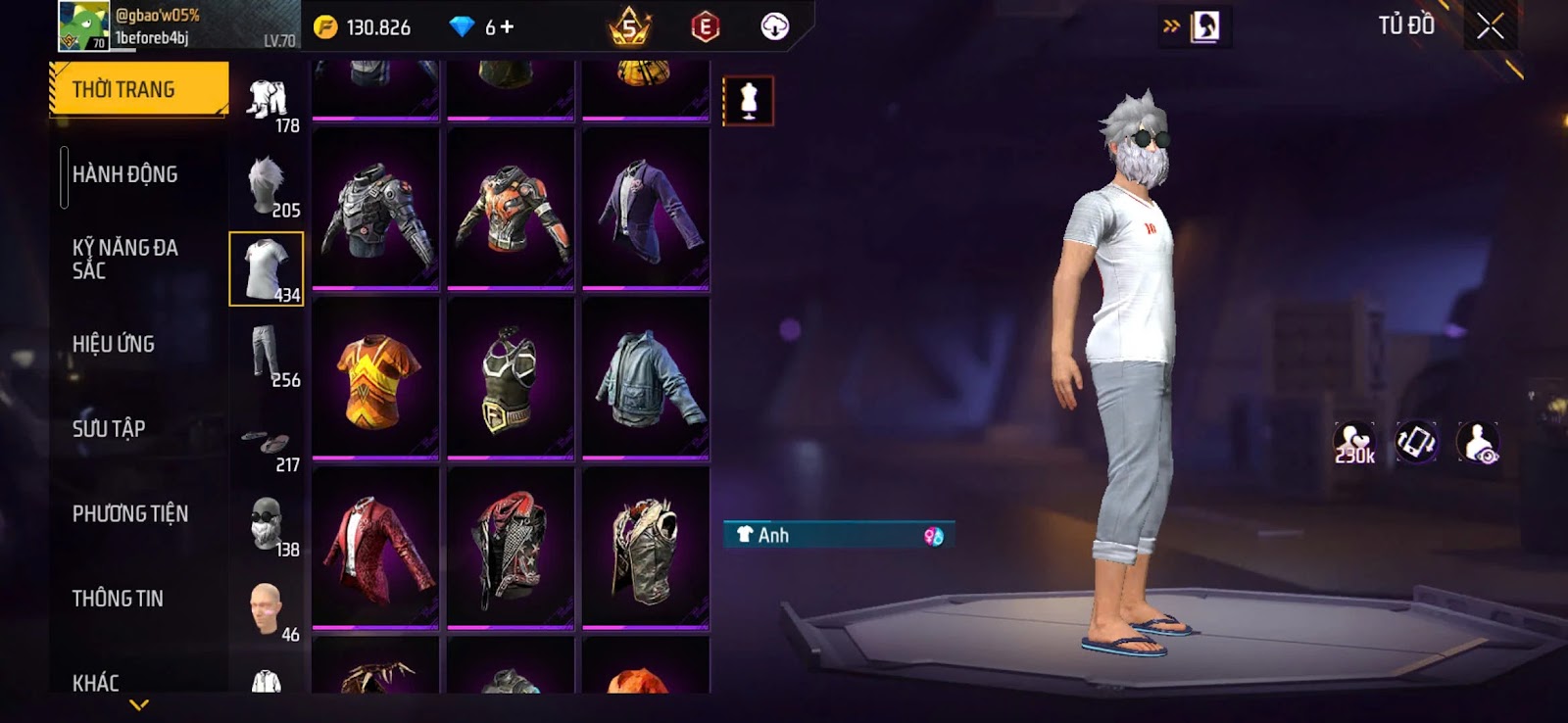Open PHƯƠNG TIỆN menu entry
1568x723 pixels.
tap(130, 513)
